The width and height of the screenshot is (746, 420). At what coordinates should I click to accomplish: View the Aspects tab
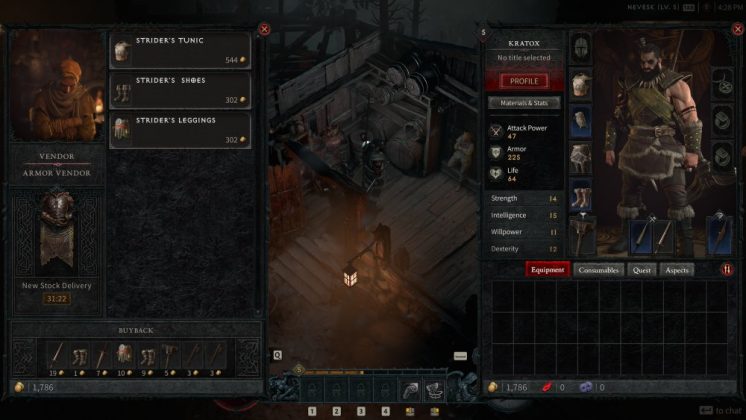(x=677, y=270)
